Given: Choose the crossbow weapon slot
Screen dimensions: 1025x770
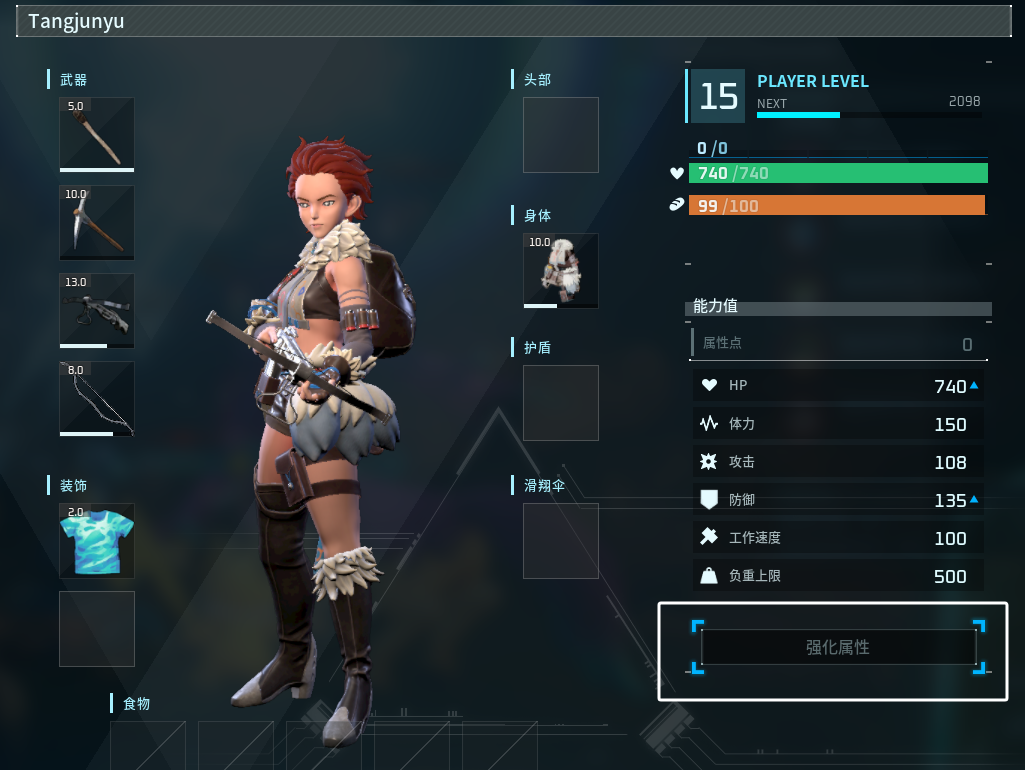Looking at the screenshot, I should pos(97,310).
